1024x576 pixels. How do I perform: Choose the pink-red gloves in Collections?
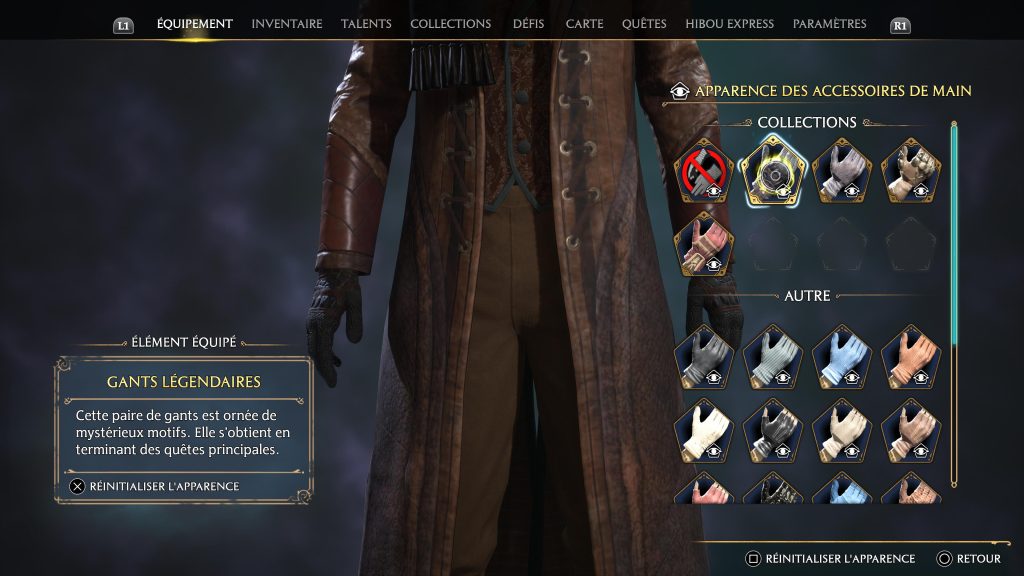click(x=703, y=243)
